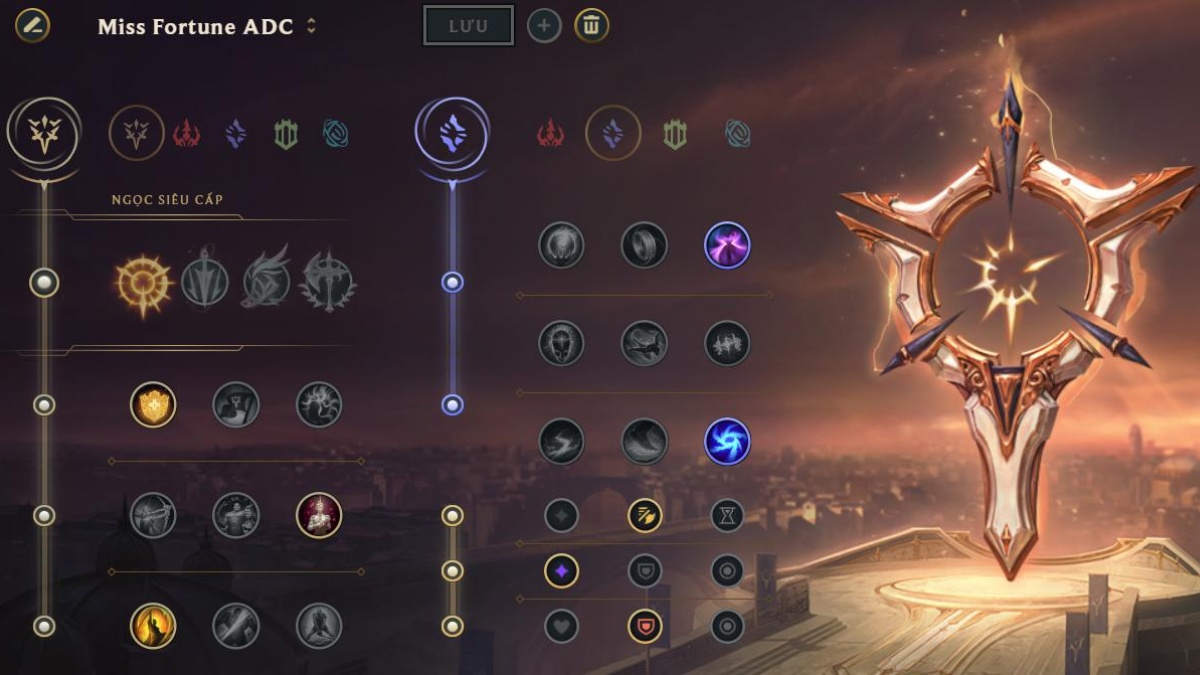Pick the Legend: Alacrity archer rune
This screenshot has height=675, width=1200.
point(153,516)
